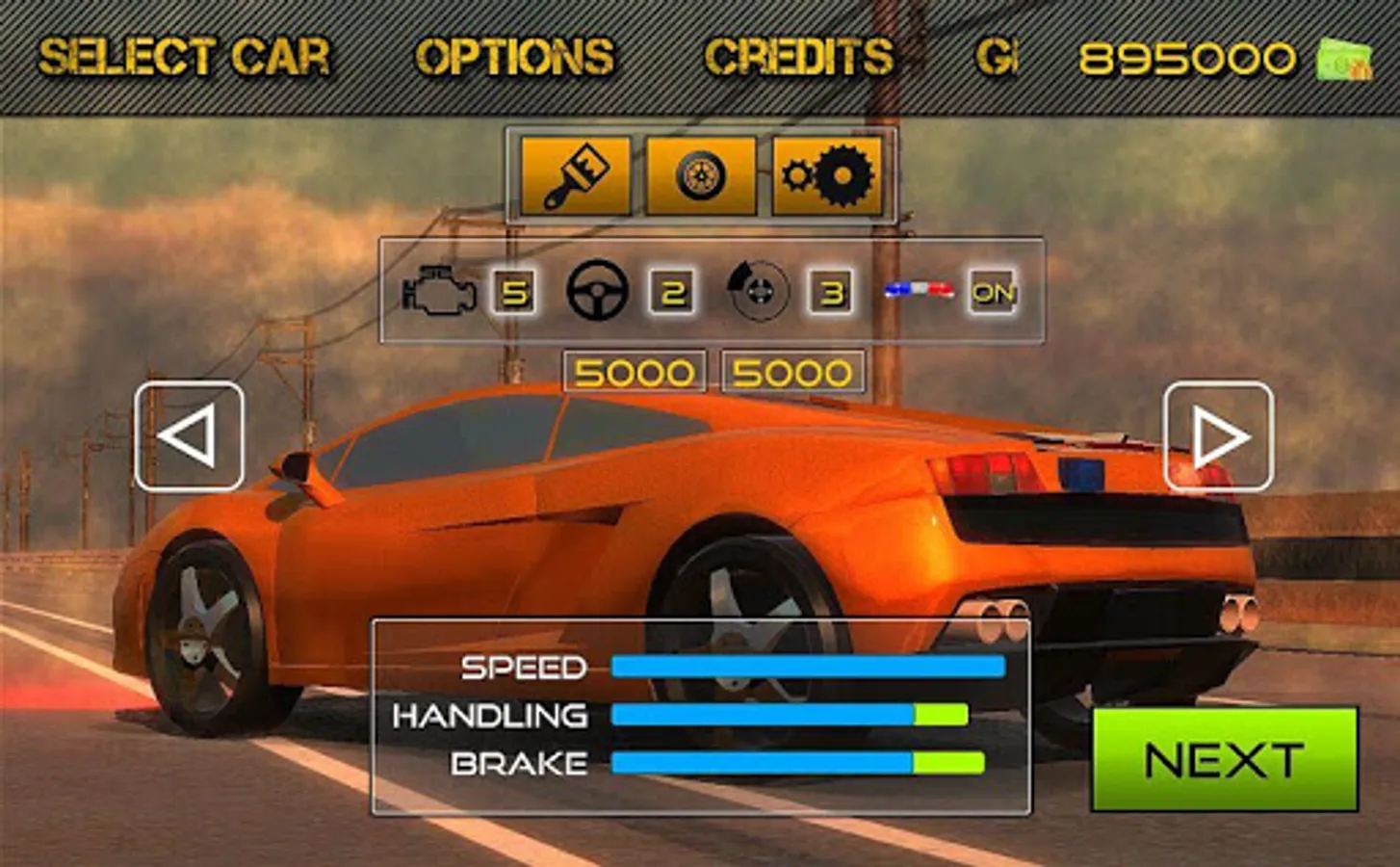The image size is (1400, 867).
Task: Select the gears upgrade tab
Action: pos(827,176)
